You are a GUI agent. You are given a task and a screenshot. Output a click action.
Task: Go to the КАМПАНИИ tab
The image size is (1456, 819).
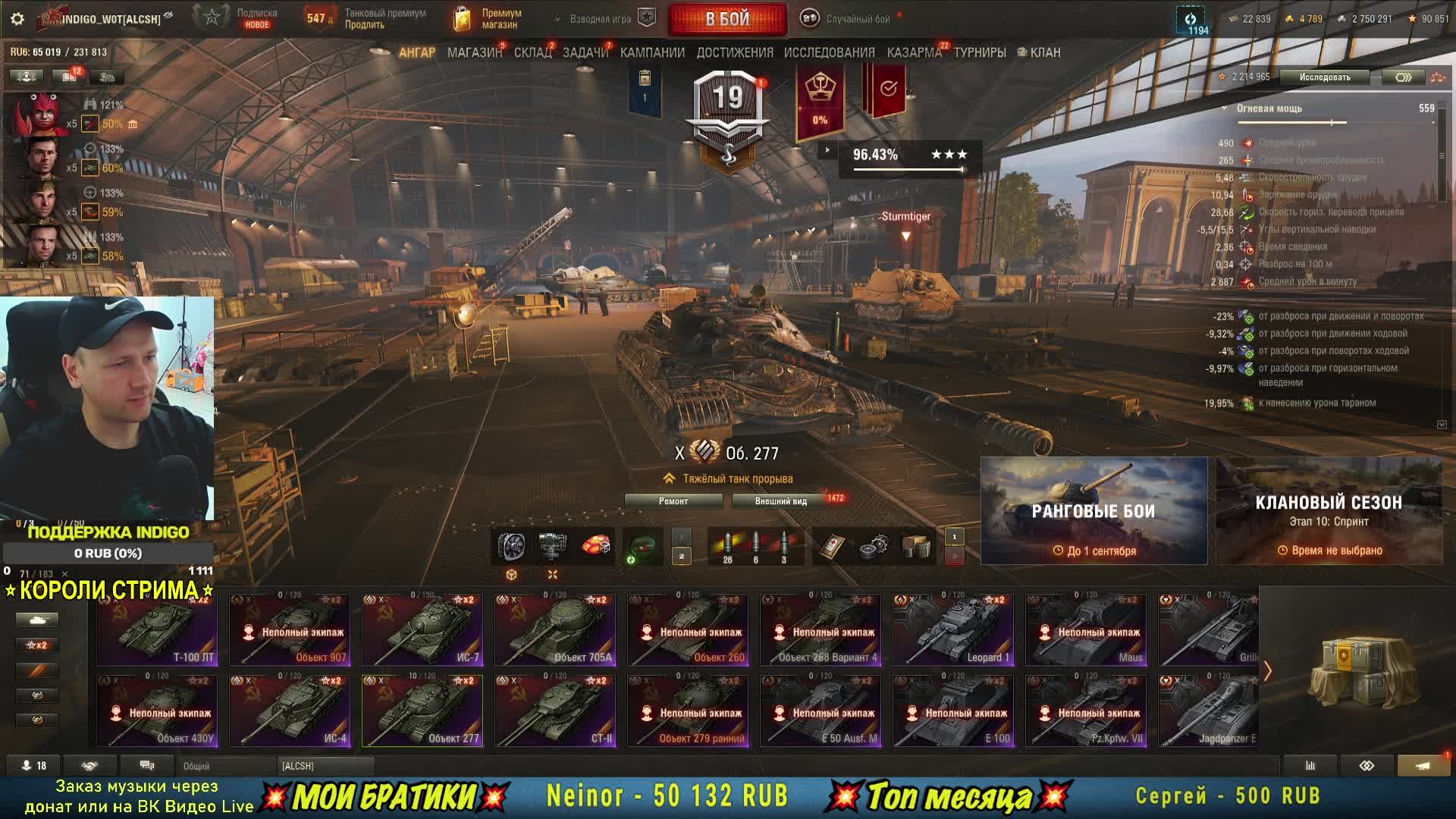pyautogui.click(x=652, y=52)
